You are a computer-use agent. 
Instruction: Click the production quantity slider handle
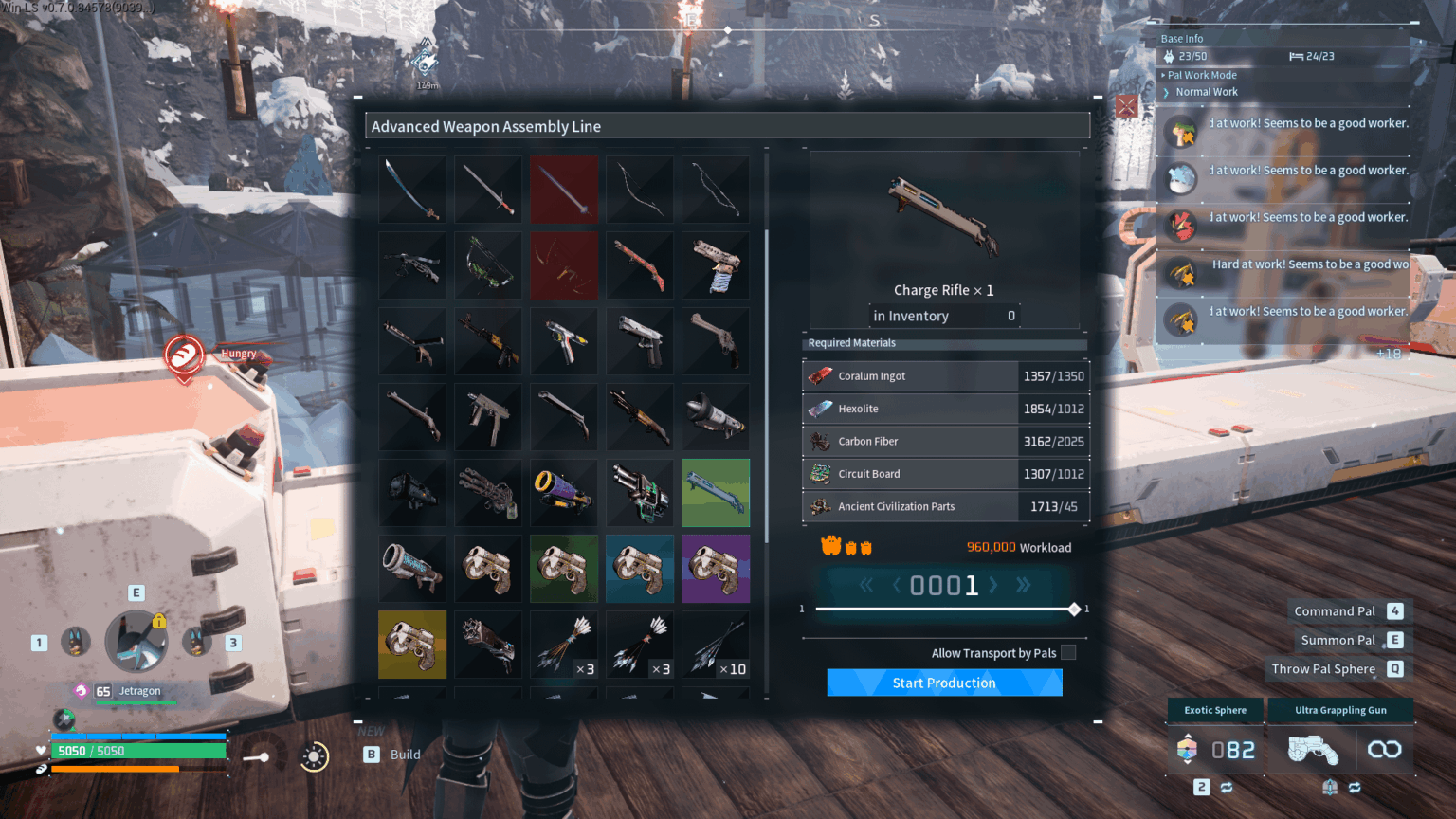[1074, 609]
